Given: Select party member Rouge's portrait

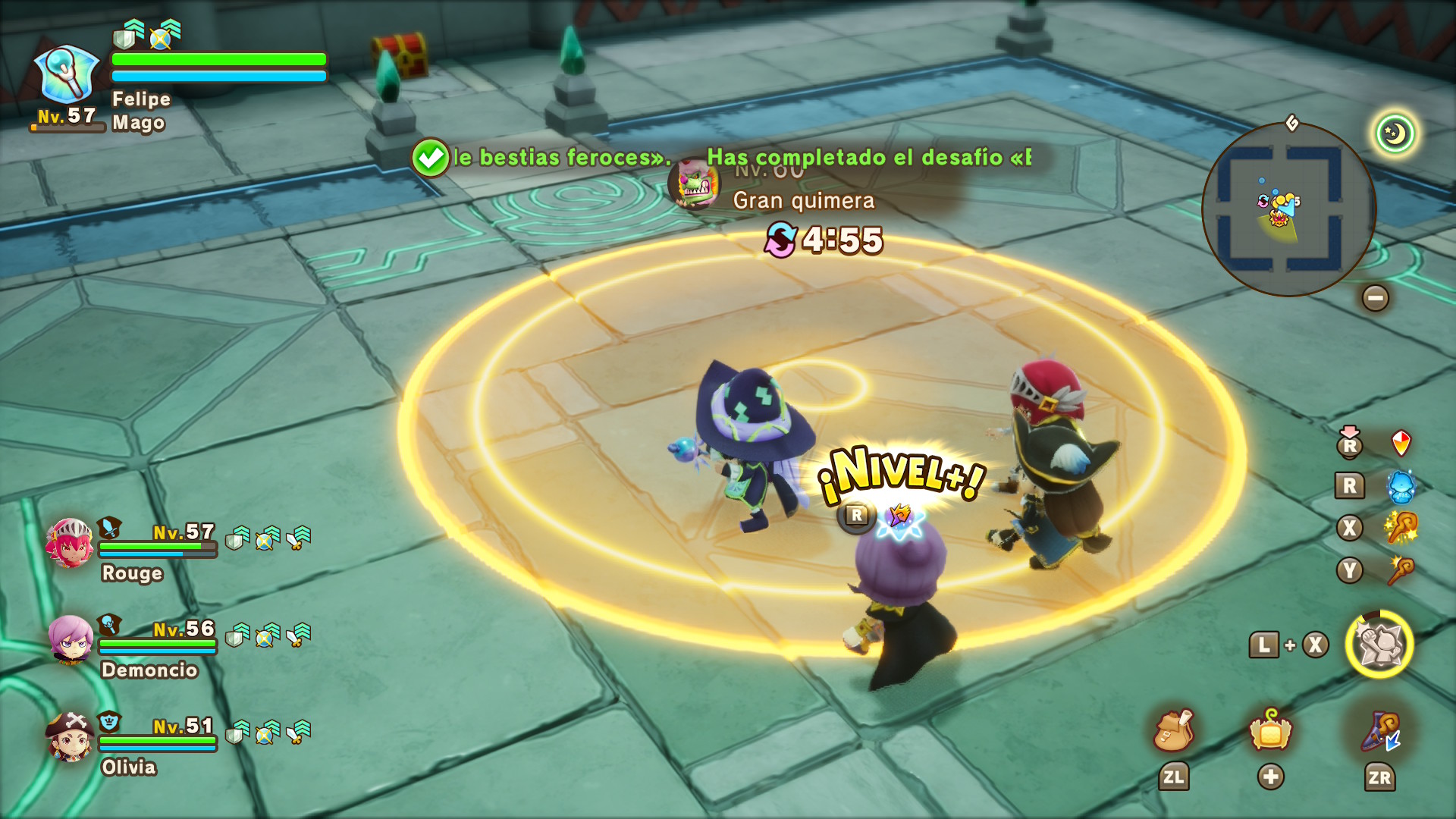Looking at the screenshot, I should pyautogui.click(x=70, y=543).
